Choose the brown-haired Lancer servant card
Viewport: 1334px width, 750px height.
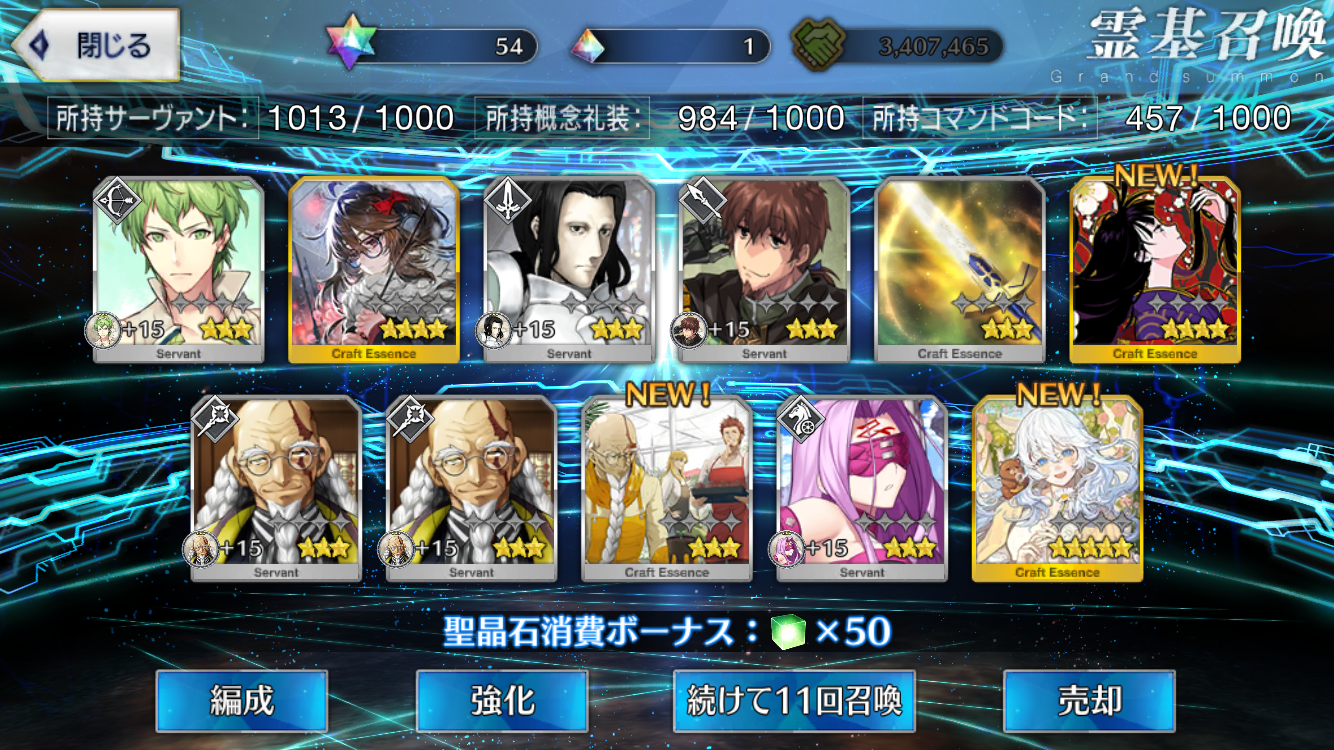(765, 268)
